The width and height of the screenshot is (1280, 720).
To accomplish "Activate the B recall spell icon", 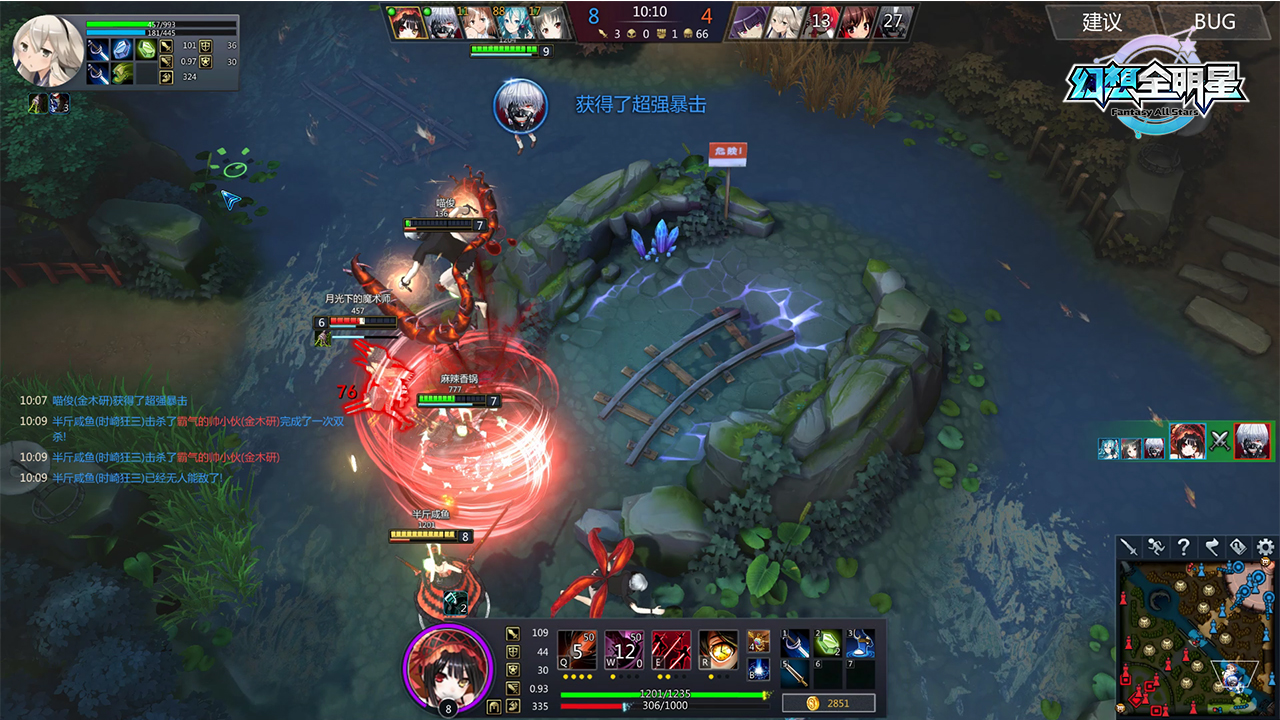I will pos(758,669).
